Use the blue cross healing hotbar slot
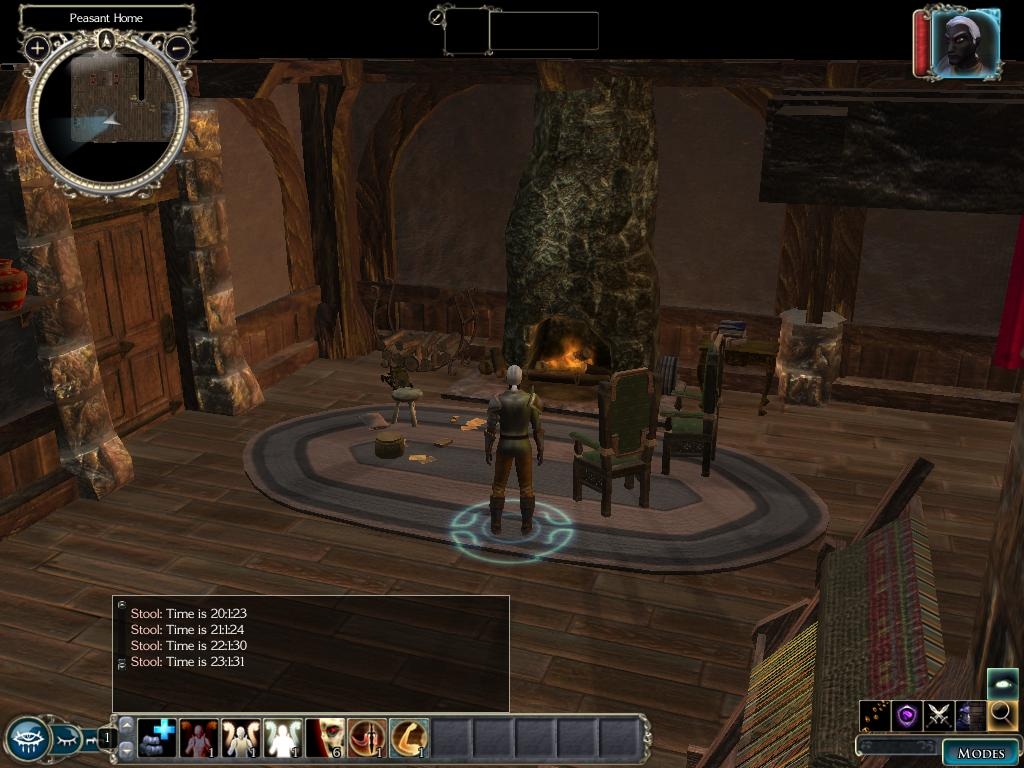The image size is (1024, 768). point(156,738)
